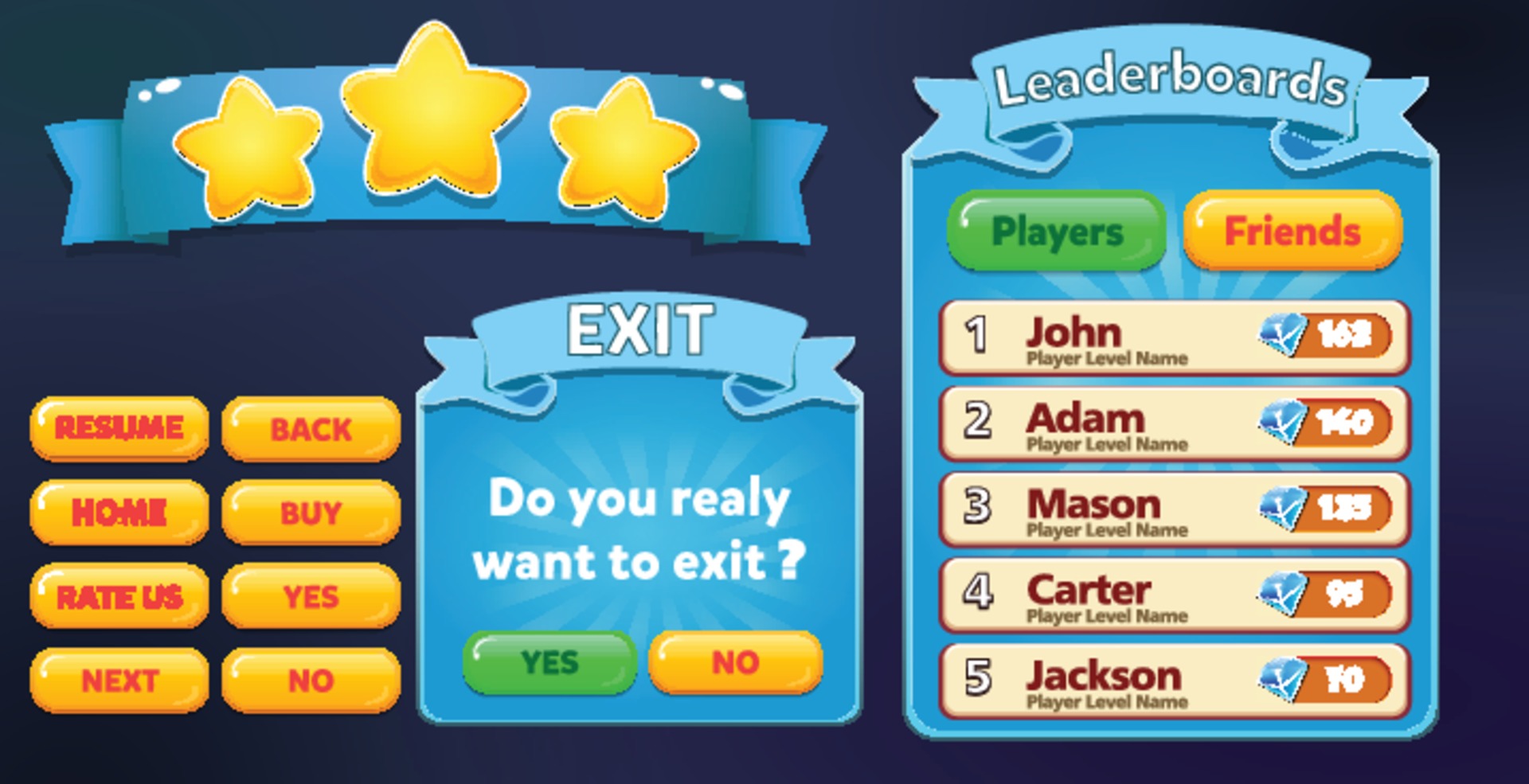Select the BACK button

coord(310,429)
